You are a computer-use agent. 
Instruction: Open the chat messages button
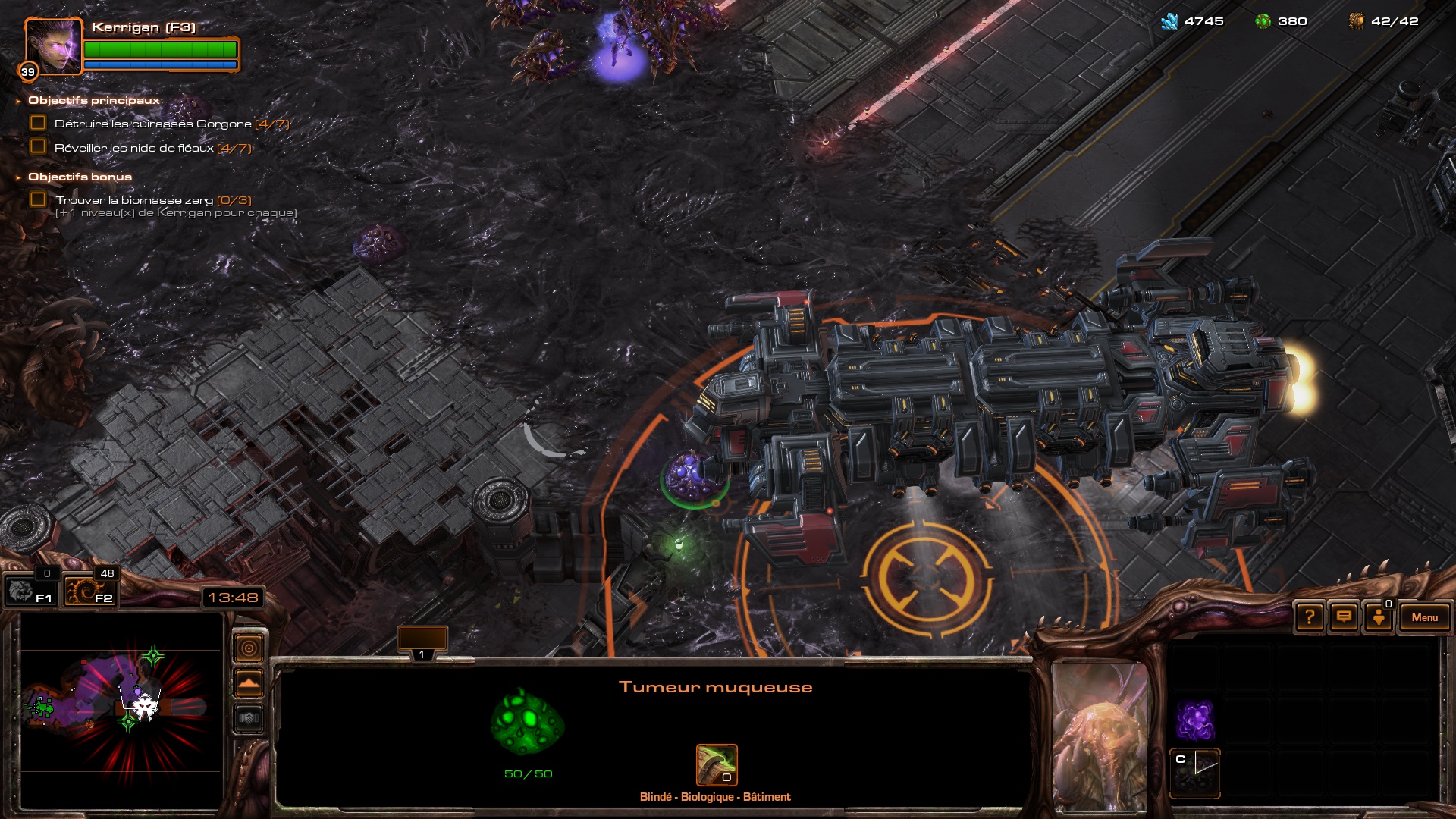[x=1344, y=617]
